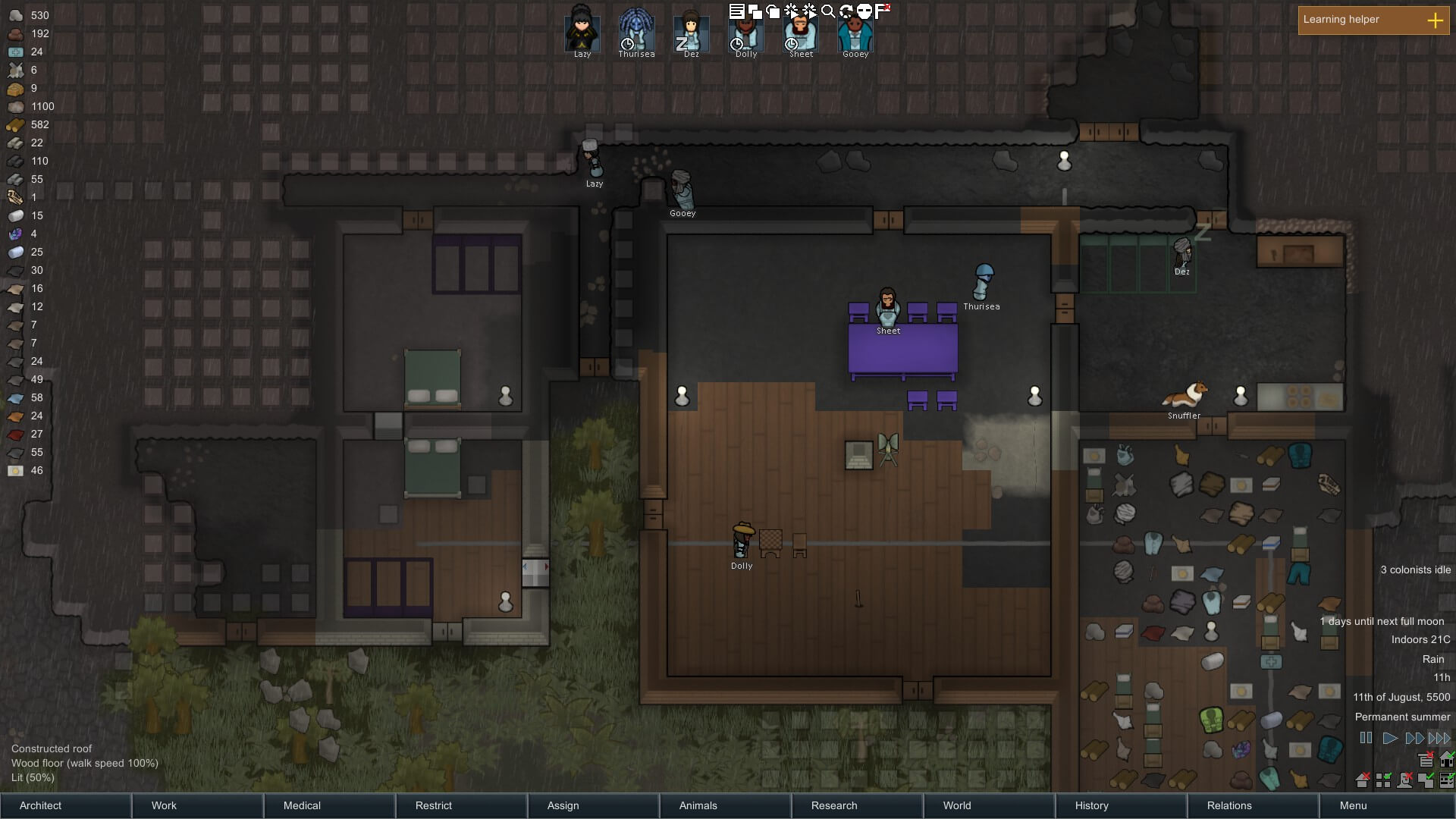Select colonist Lazy's portrait
Image resolution: width=1456 pixels, height=819 pixels.
click(582, 32)
